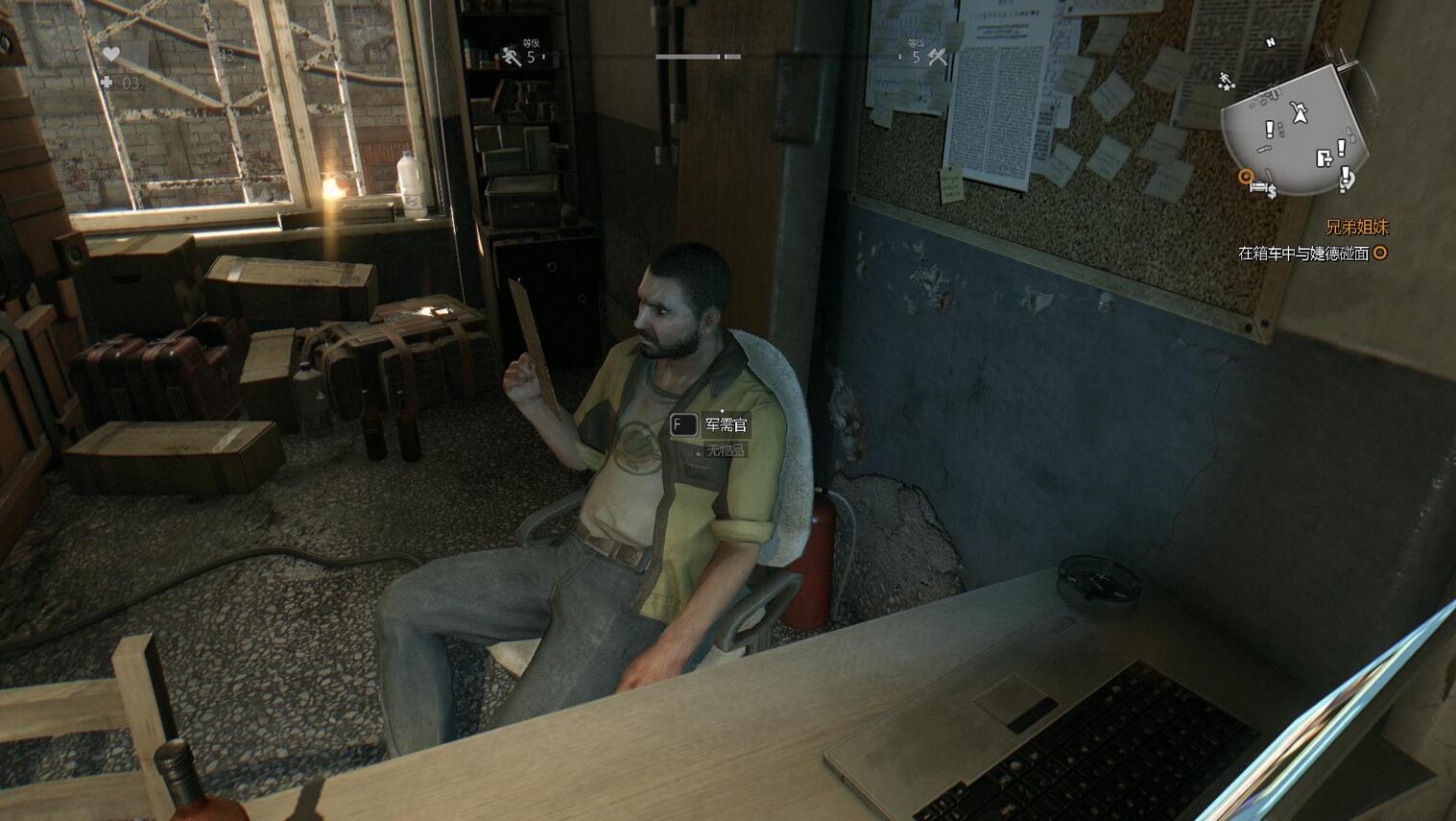Click the circular minimap
The image size is (1456, 821).
click(1298, 132)
